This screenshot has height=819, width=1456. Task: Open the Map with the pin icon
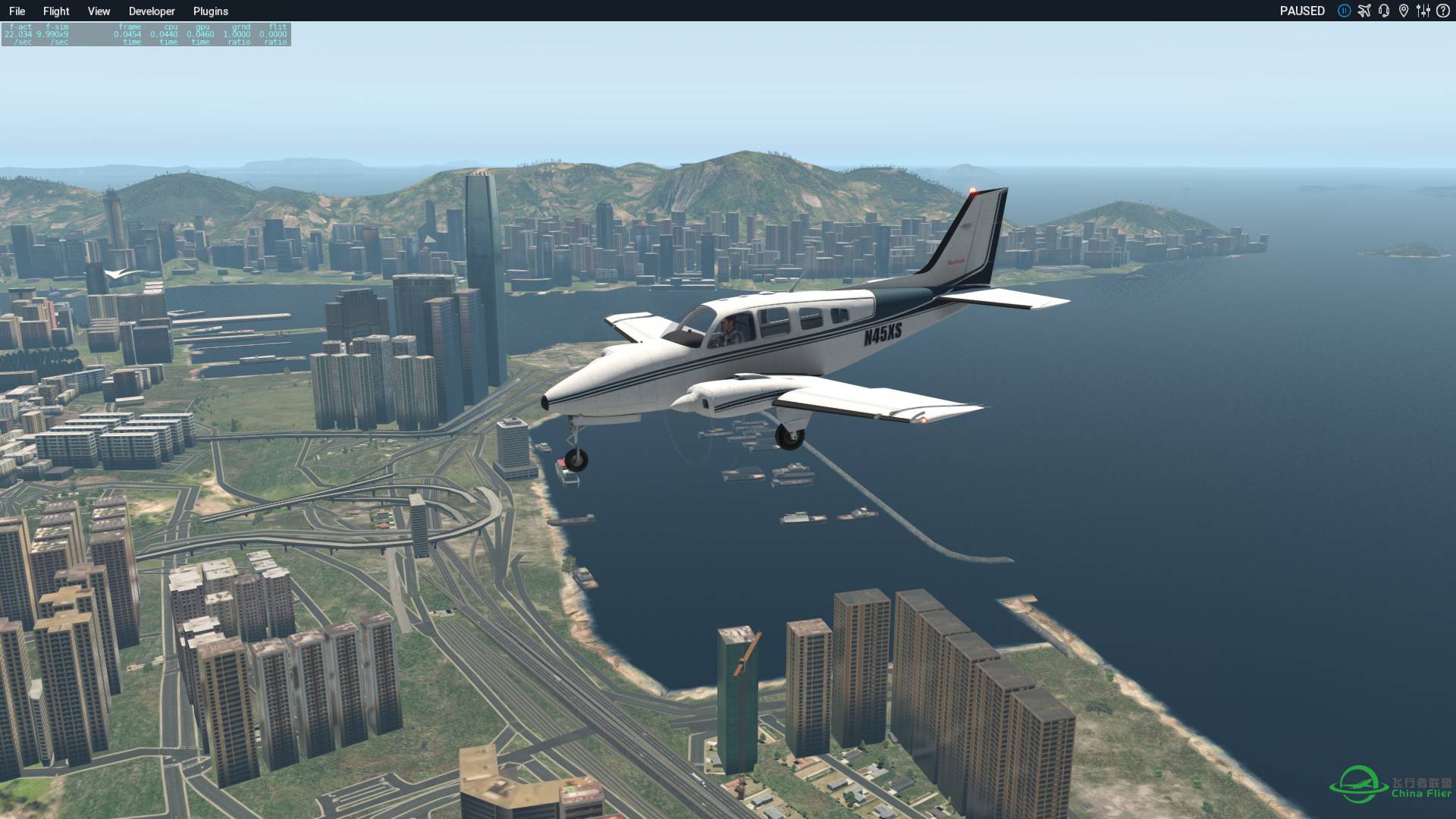pos(1403,11)
